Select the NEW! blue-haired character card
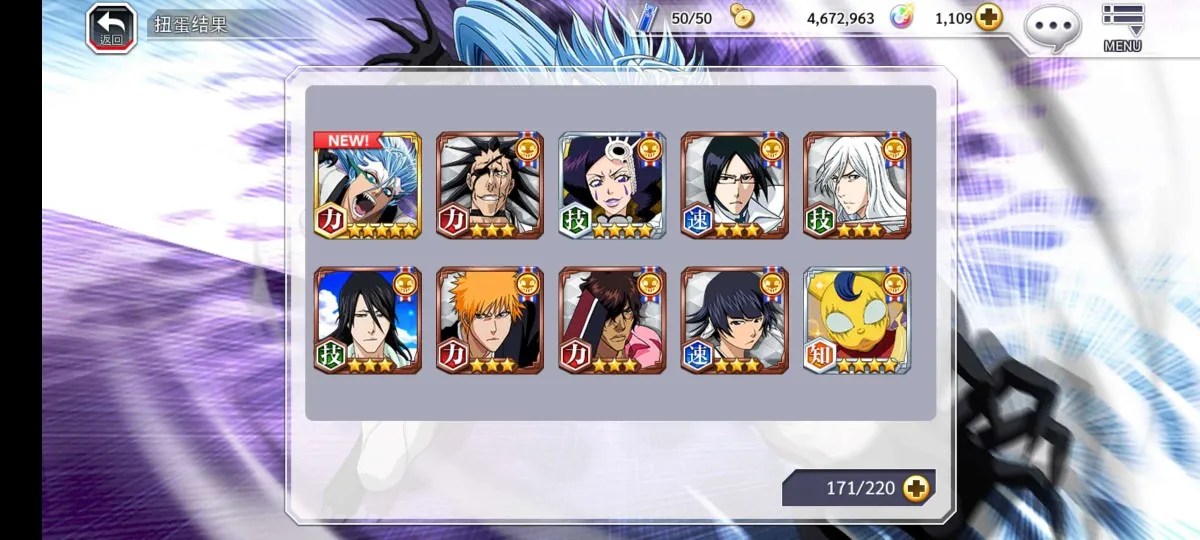Screen dimensions: 1200x540 (x=367, y=186)
